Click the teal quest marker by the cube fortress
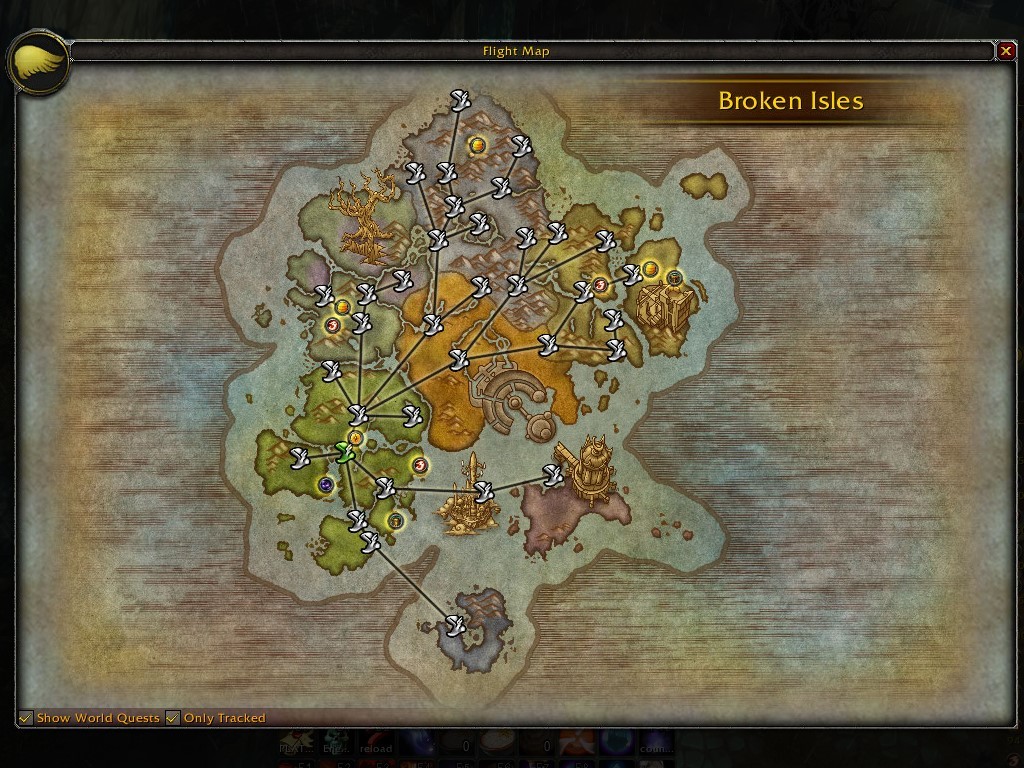This screenshot has width=1024, height=768. tap(675, 277)
